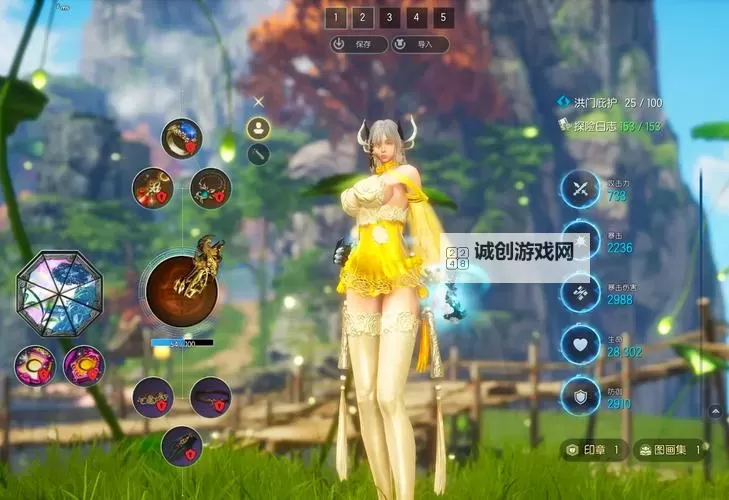Select the ring slot with blue gem

[x=181, y=138]
